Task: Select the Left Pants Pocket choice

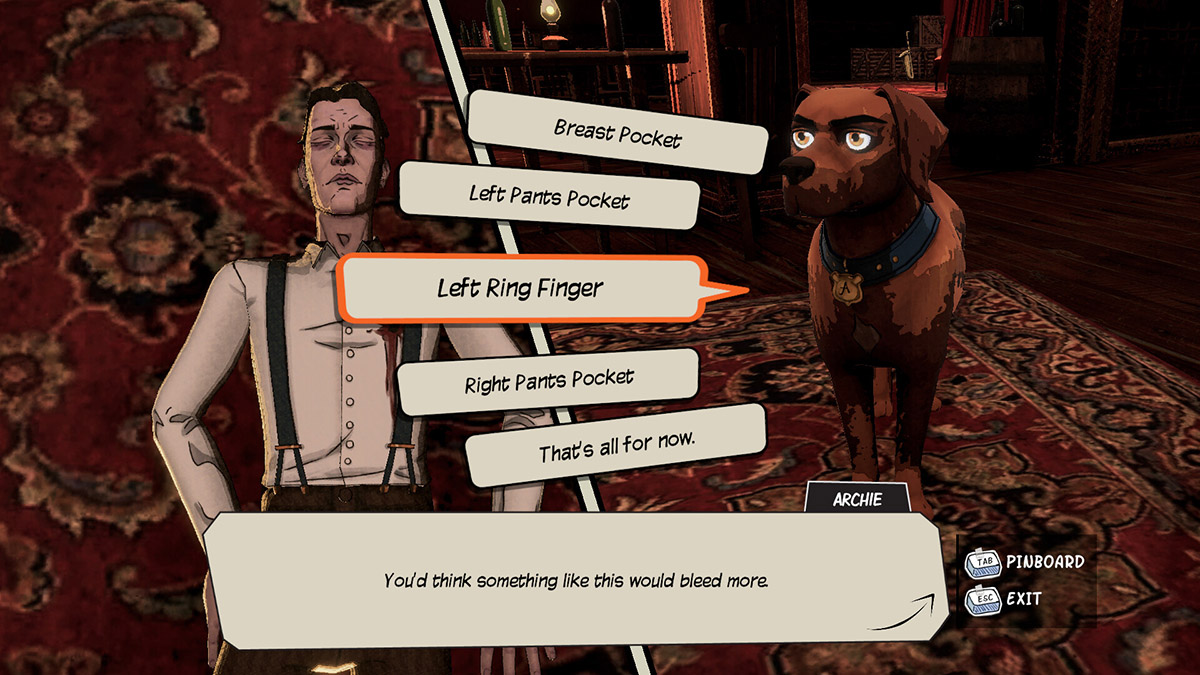Action: 549,195
